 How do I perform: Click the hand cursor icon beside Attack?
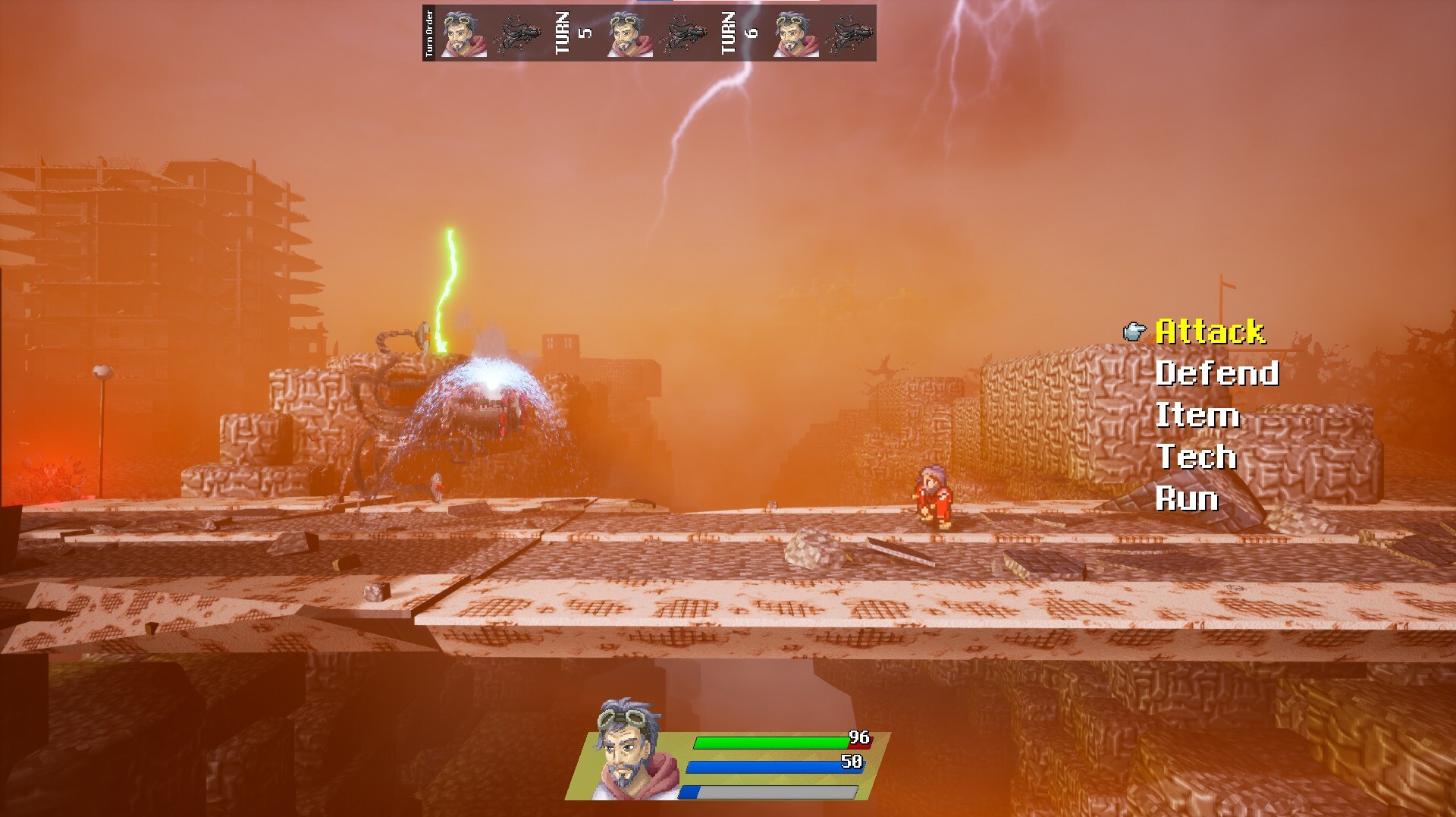pyautogui.click(x=1134, y=332)
